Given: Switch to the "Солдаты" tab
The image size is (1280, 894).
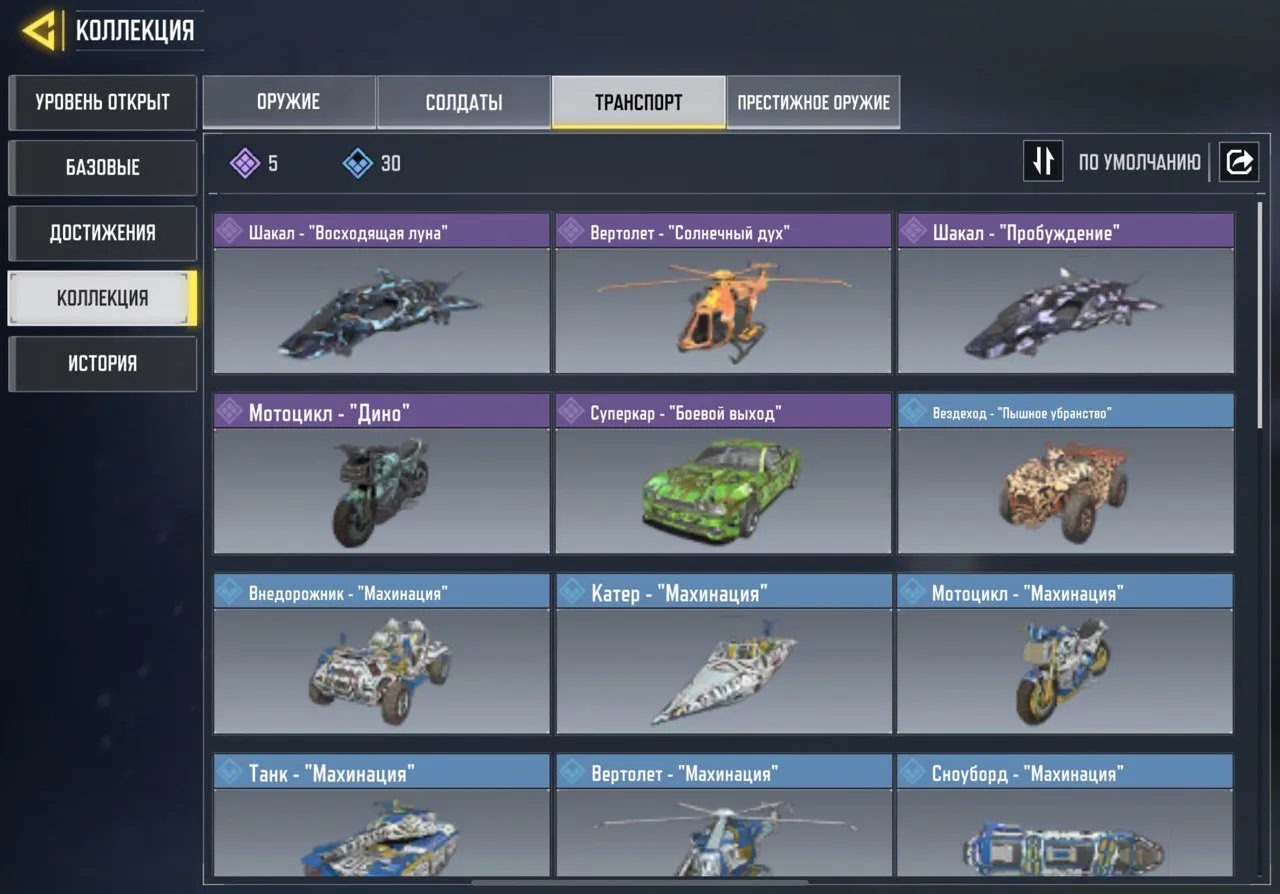Looking at the screenshot, I should coord(463,101).
